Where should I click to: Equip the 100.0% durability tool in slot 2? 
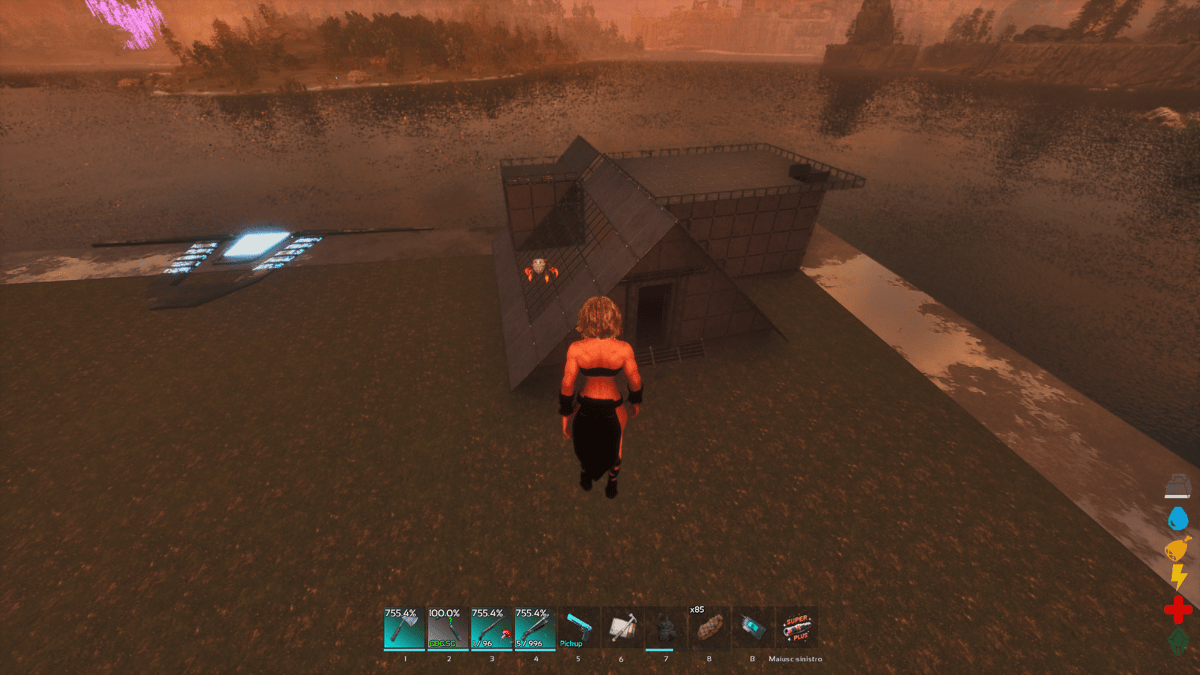(x=448, y=627)
